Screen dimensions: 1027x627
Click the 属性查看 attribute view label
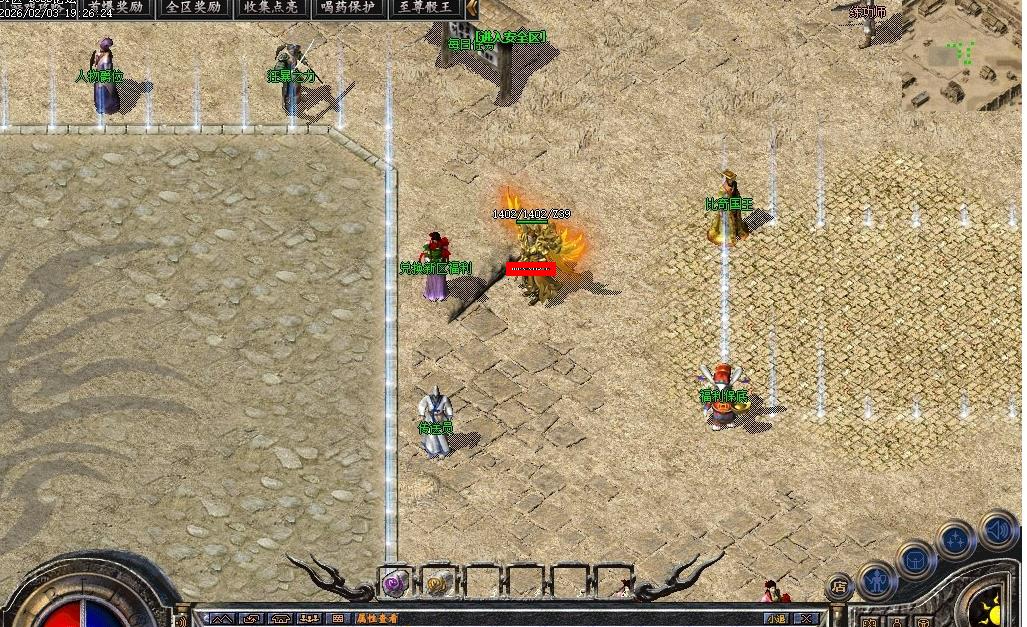[378, 619]
